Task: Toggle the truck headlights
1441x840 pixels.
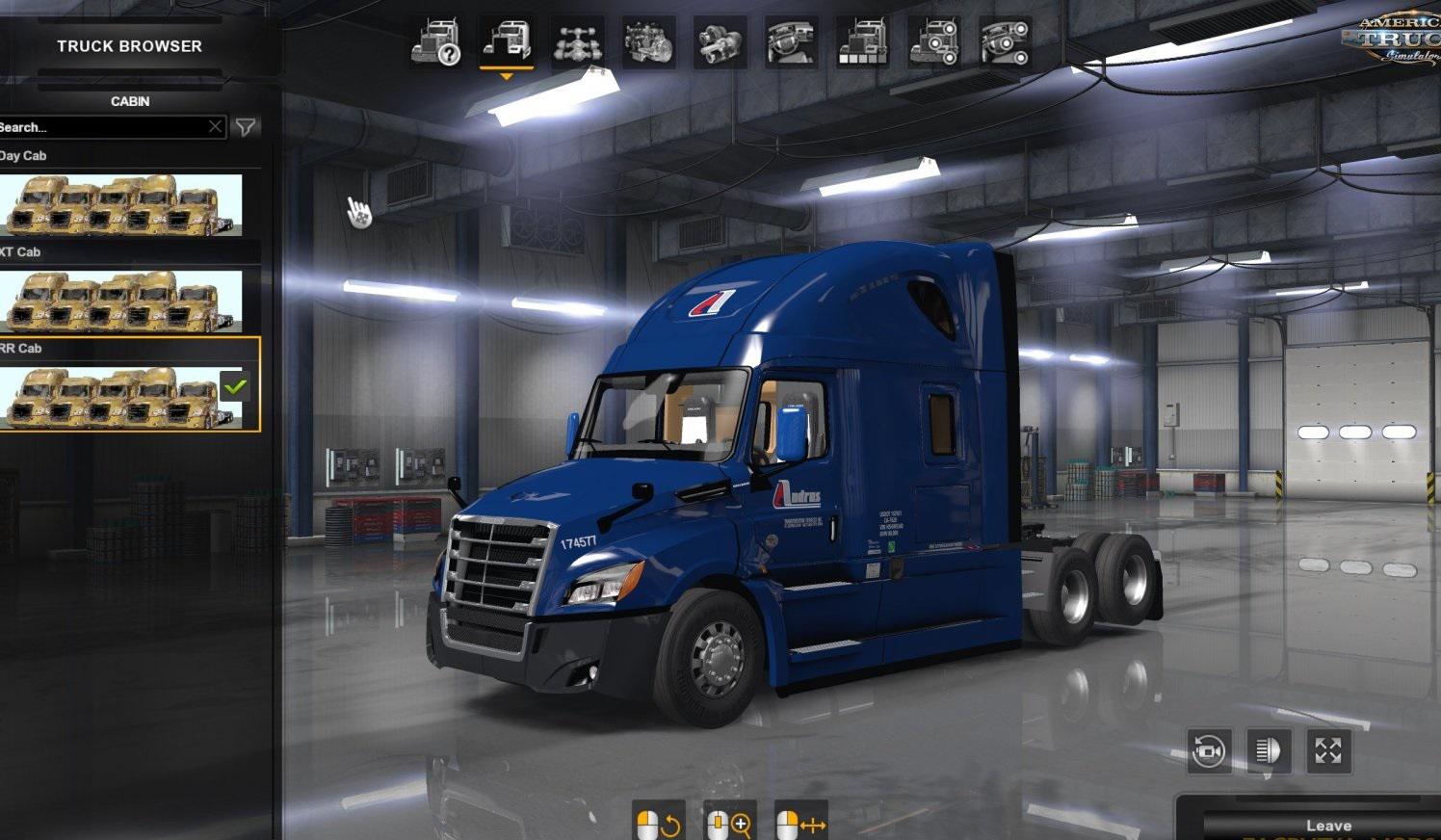Action: pos(1269,750)
